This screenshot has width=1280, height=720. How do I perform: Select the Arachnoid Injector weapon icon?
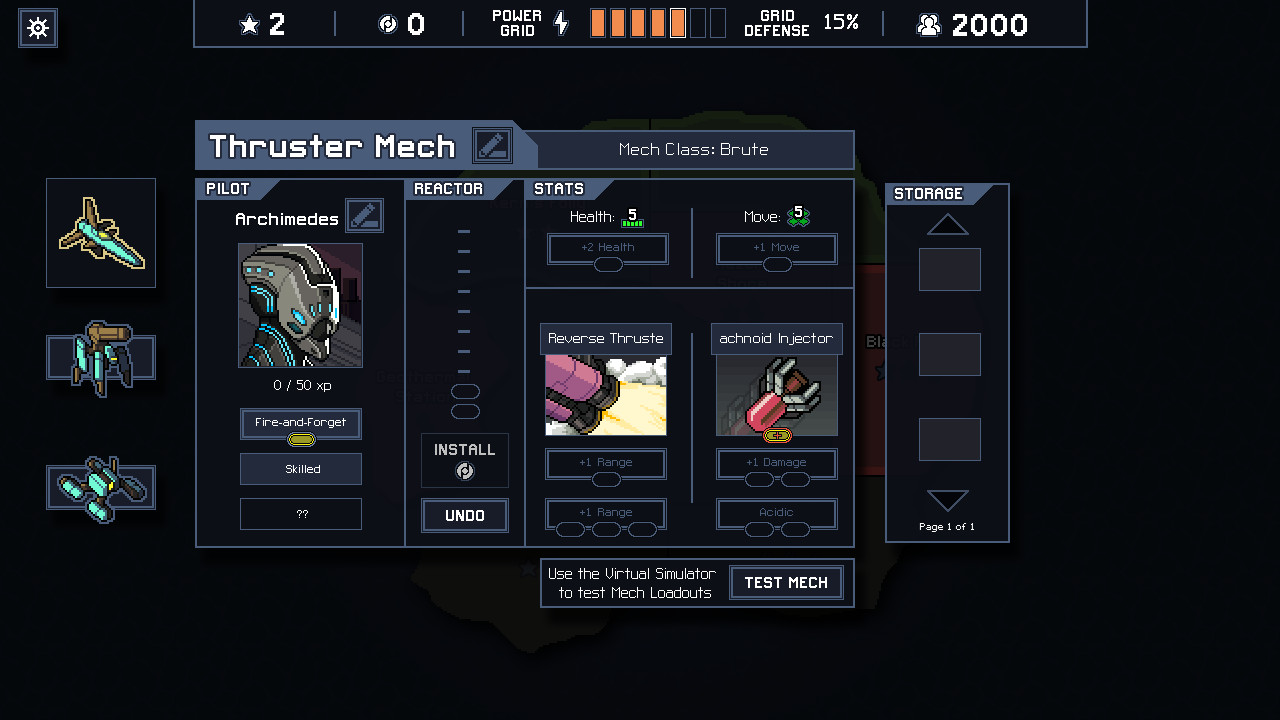(x=776, y=395)
